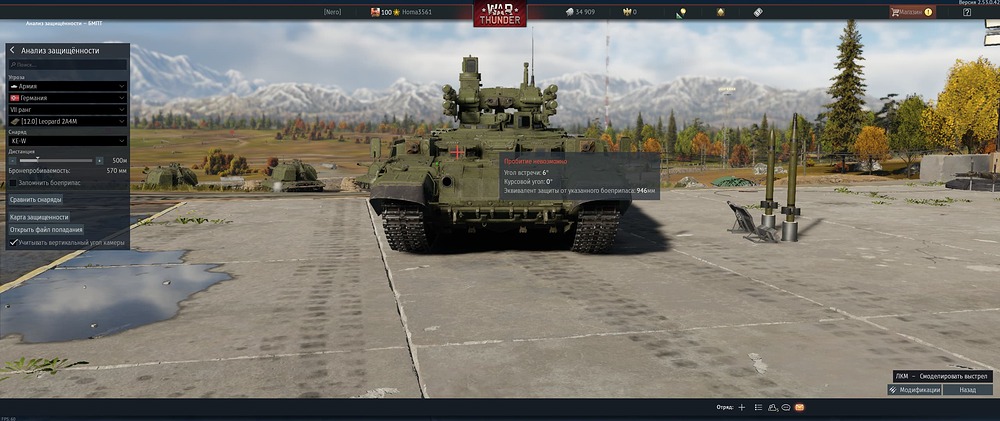Click the distance slider track
This screenshot has height=421, width=1000.
[55, 160]
